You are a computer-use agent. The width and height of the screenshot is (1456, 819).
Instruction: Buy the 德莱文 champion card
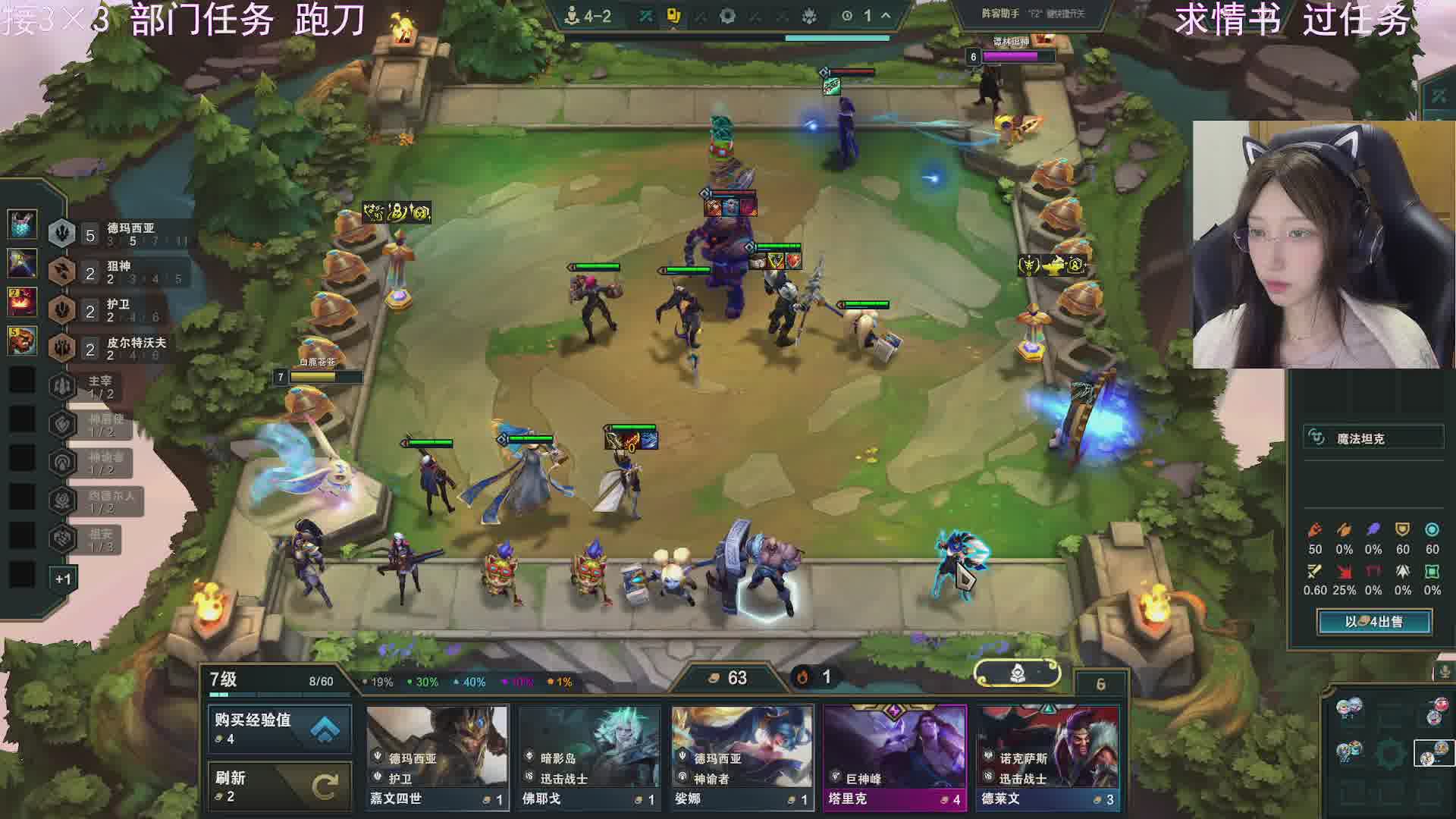[x=1047, y=757]
